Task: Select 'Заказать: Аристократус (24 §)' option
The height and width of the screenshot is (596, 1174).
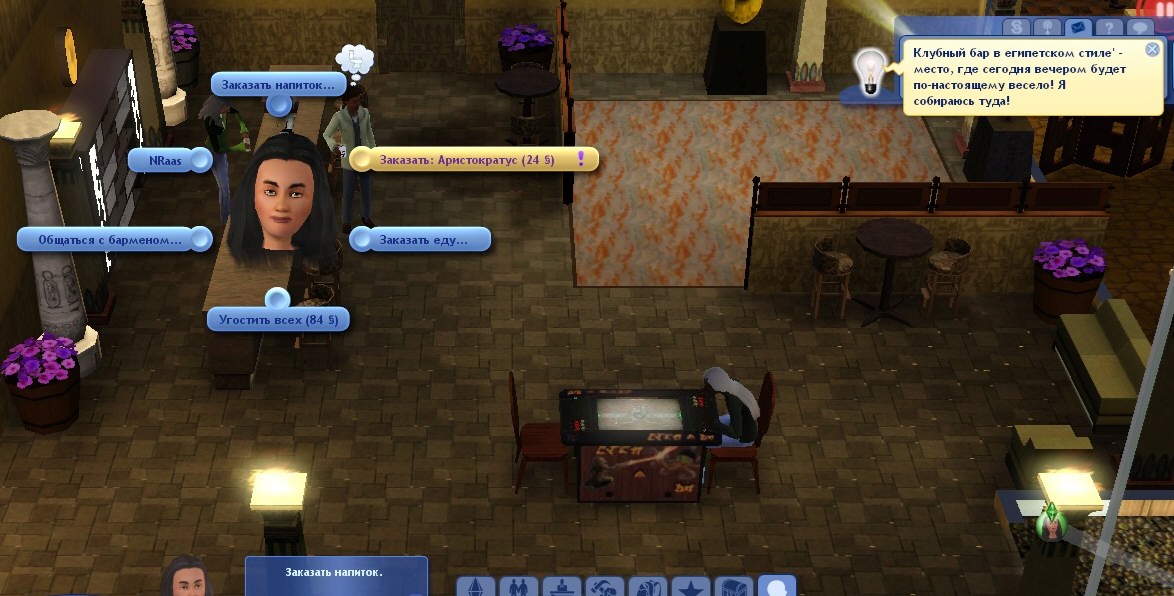Action: pos(473,160)
